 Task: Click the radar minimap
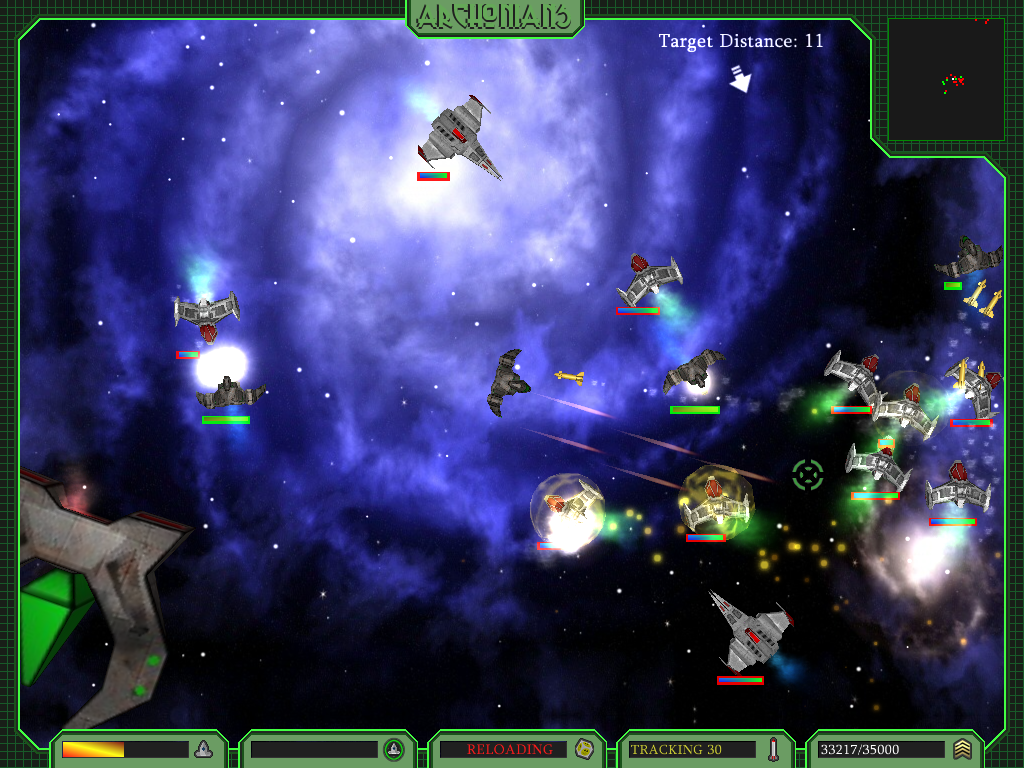click(x=946, y=80)
